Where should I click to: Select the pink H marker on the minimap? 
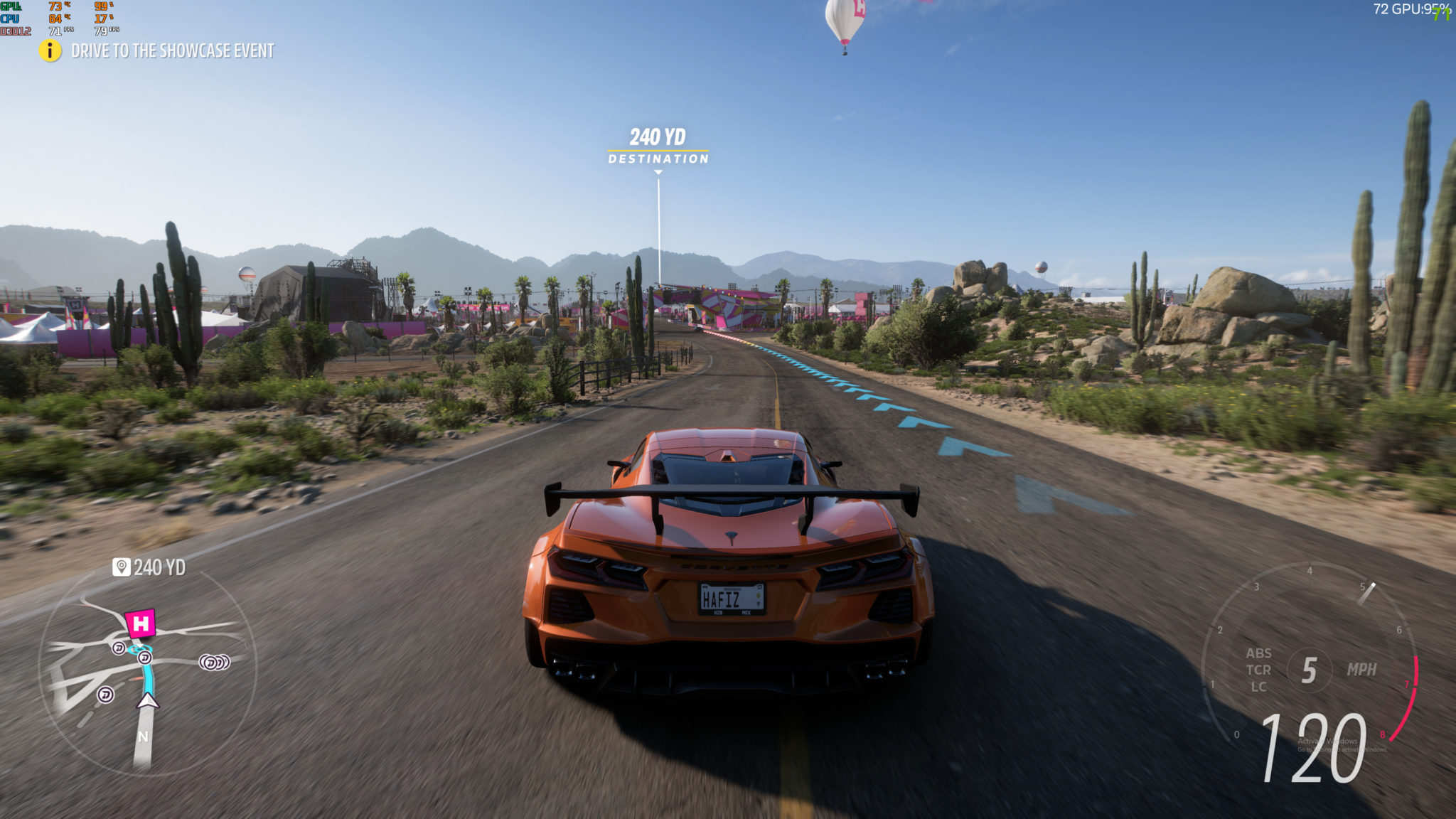141,623
